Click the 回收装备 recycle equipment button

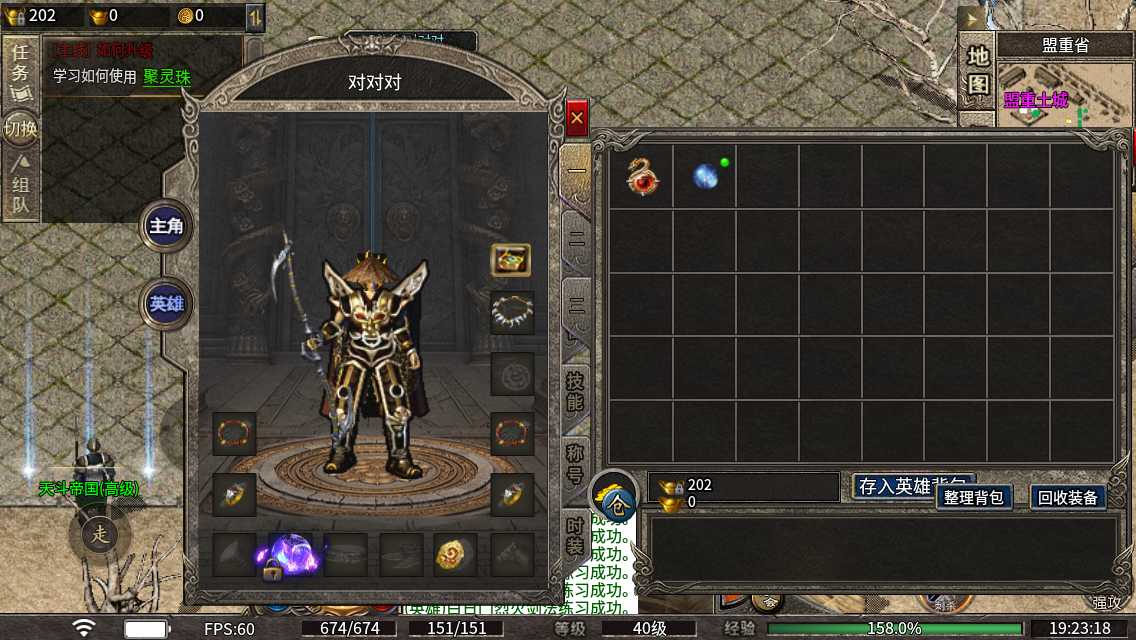[x=1068, y=497]
